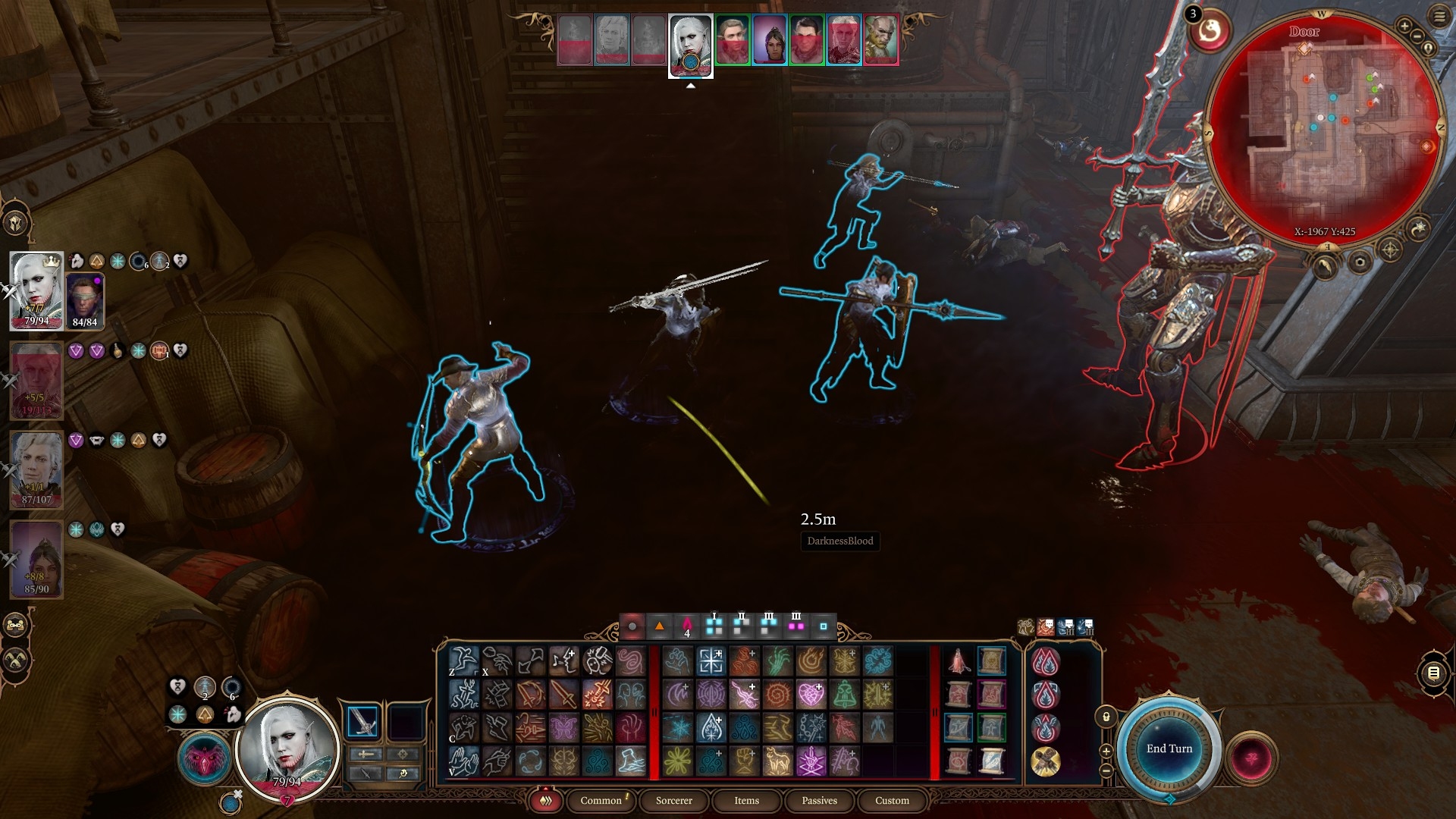
Task: Open the hamburger menu above the minimap
Action: click(x=1439, y=16)
